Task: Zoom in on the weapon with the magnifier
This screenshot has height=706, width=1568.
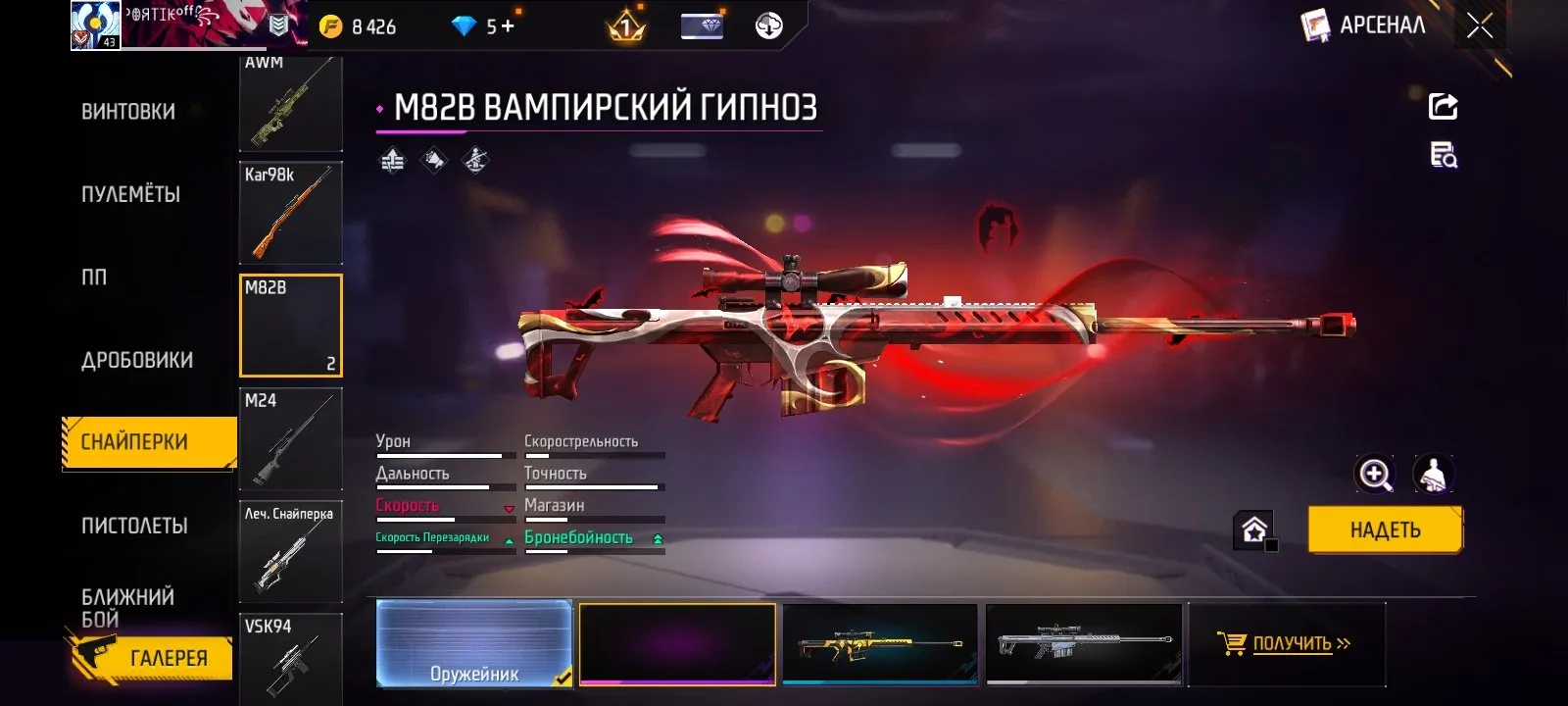Action: pyautogui.click(x=1374, y=475)
